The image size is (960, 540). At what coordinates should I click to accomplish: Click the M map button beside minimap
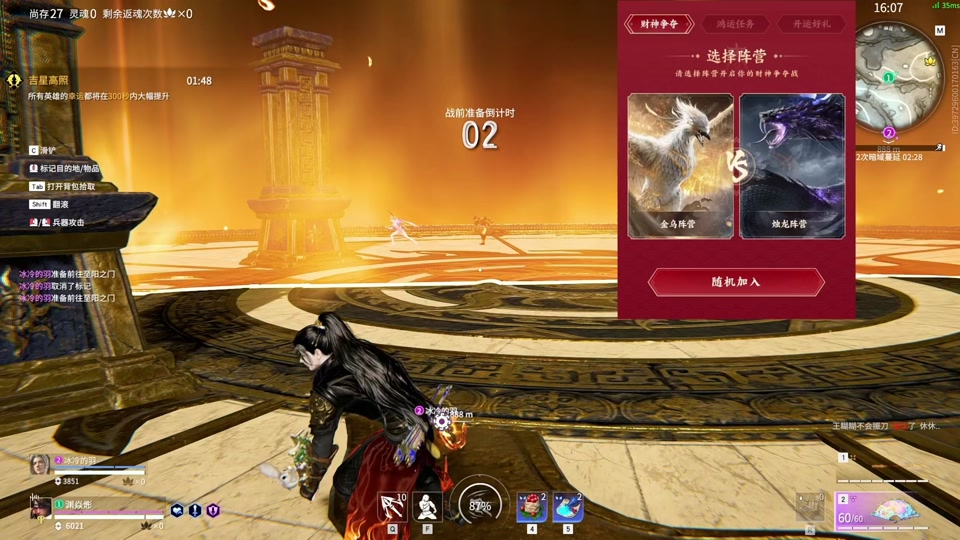(940, 31)
